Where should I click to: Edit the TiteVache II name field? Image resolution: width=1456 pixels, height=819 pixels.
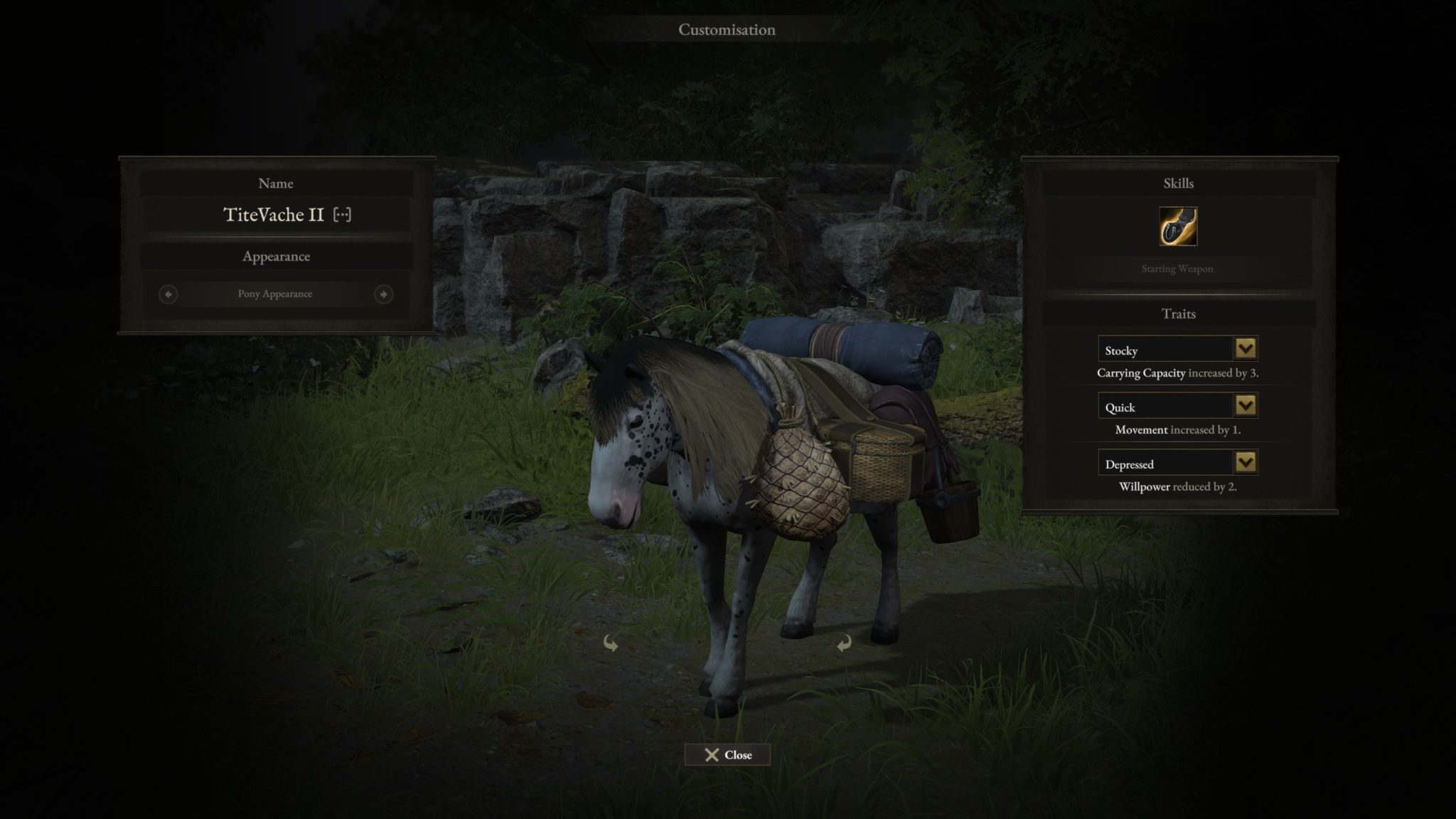pyautogui.click(x=274, y=215)
